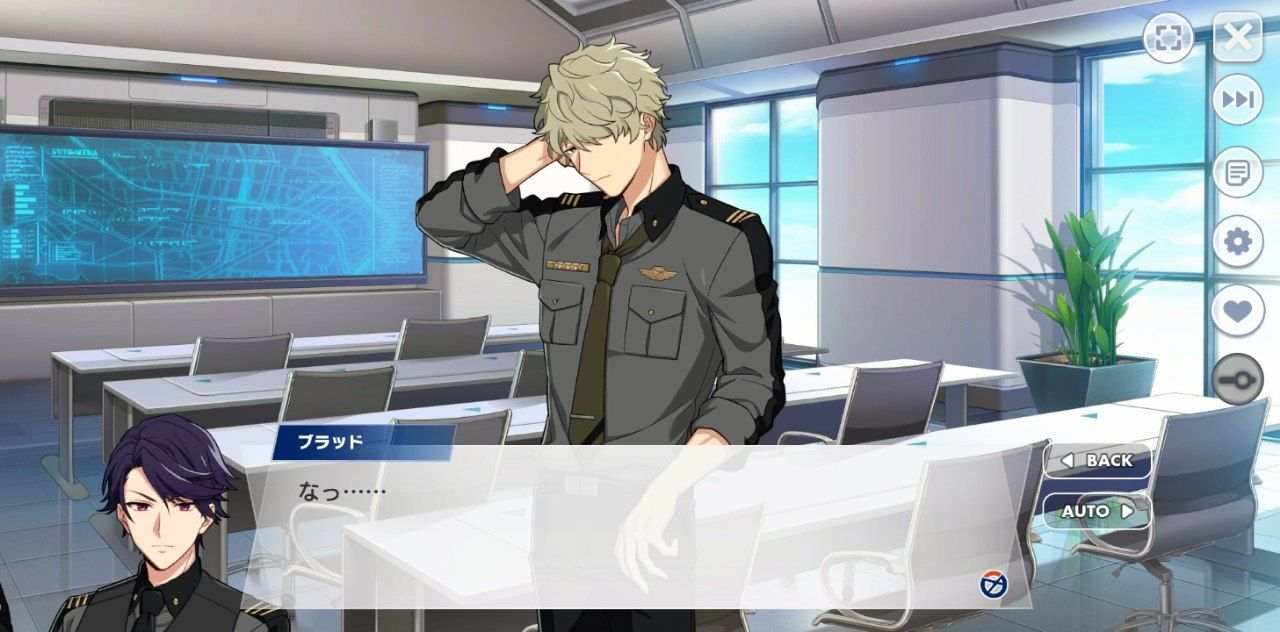Open the dialogue log icon

pyautogui.click(x=1238, y=172)
